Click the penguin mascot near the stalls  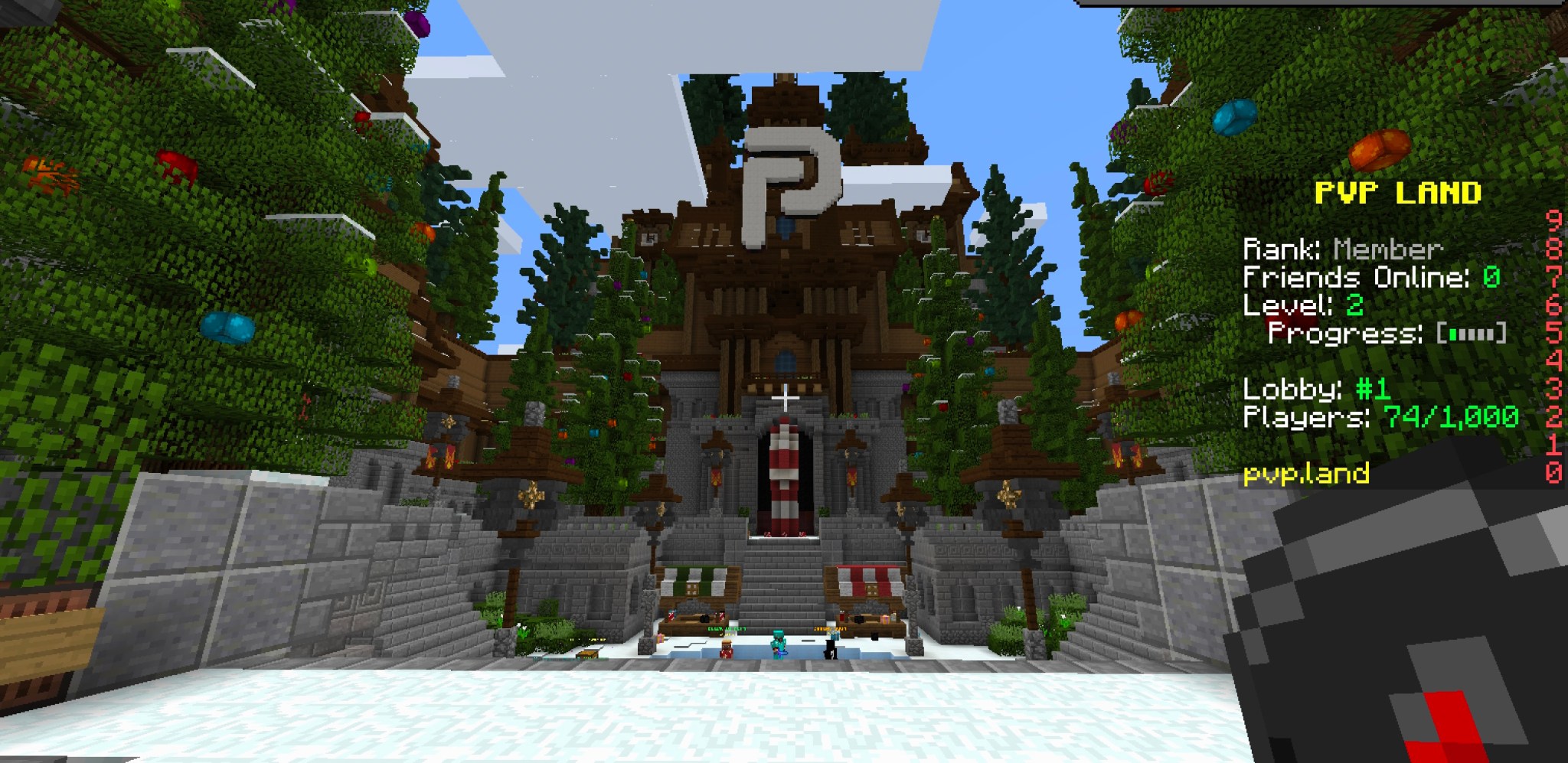[x=830, y=648]
